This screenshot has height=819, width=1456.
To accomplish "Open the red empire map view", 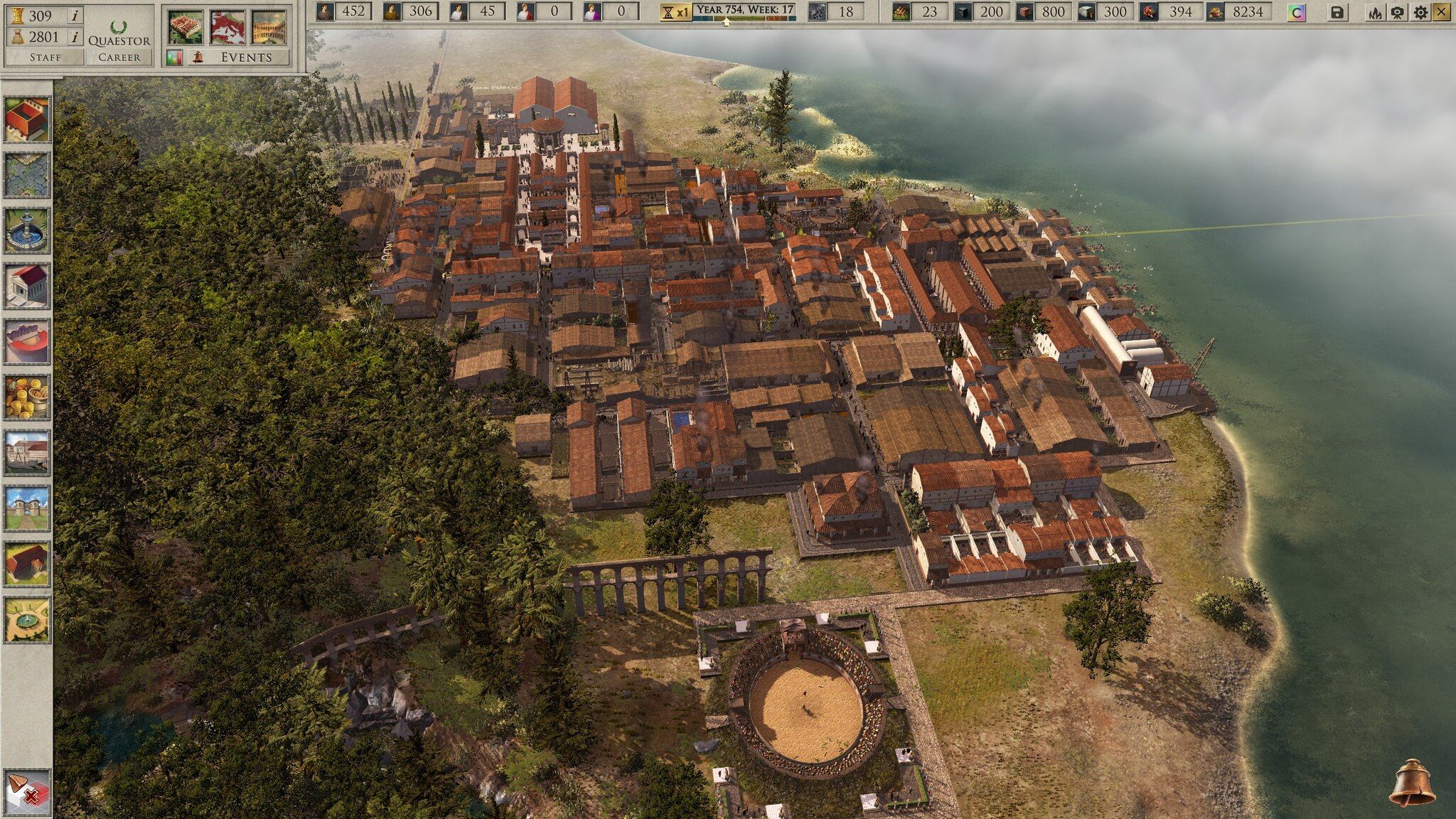I will (x=227, y=27).
